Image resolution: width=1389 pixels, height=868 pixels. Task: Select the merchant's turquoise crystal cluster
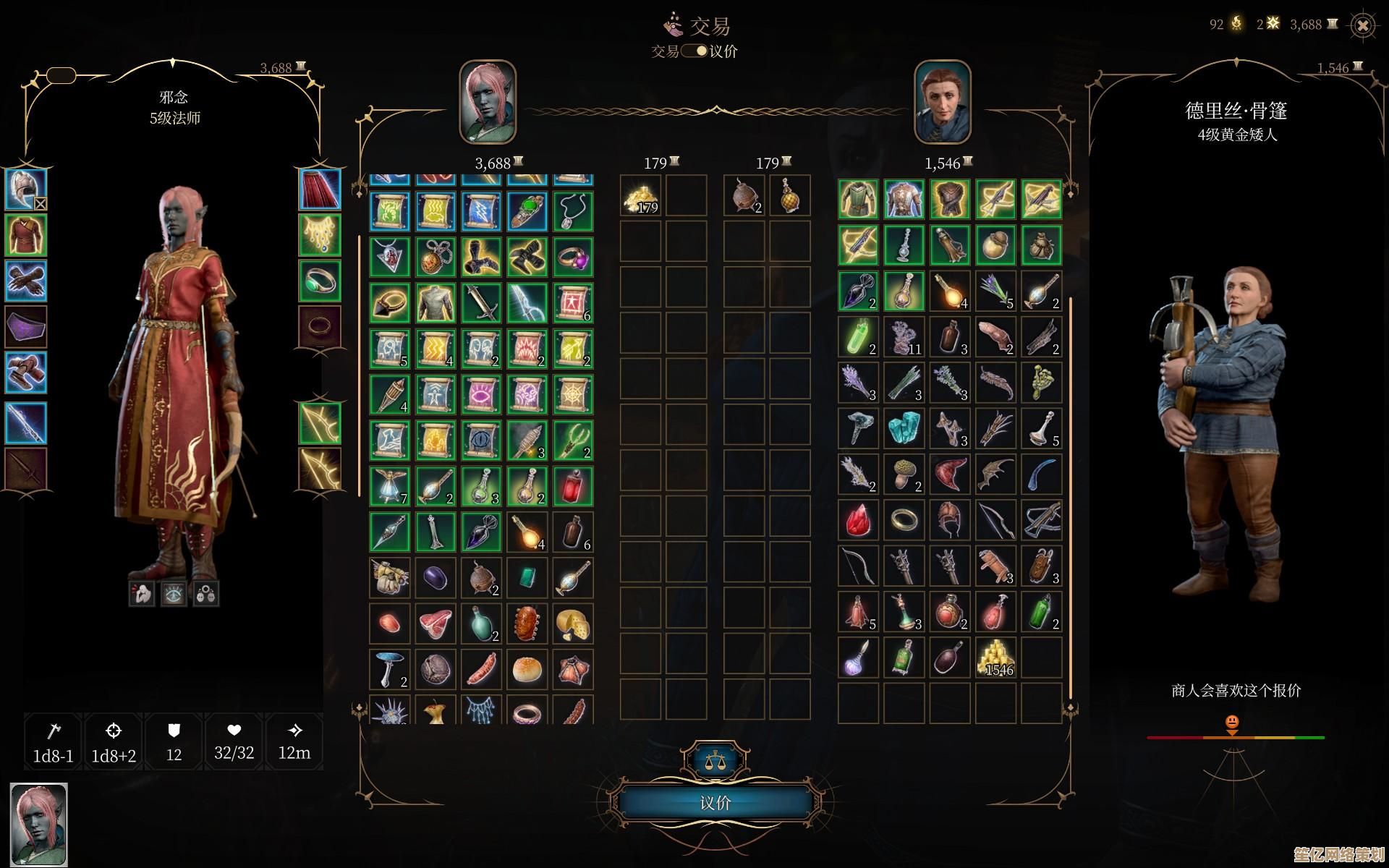(x=904, y=427)
